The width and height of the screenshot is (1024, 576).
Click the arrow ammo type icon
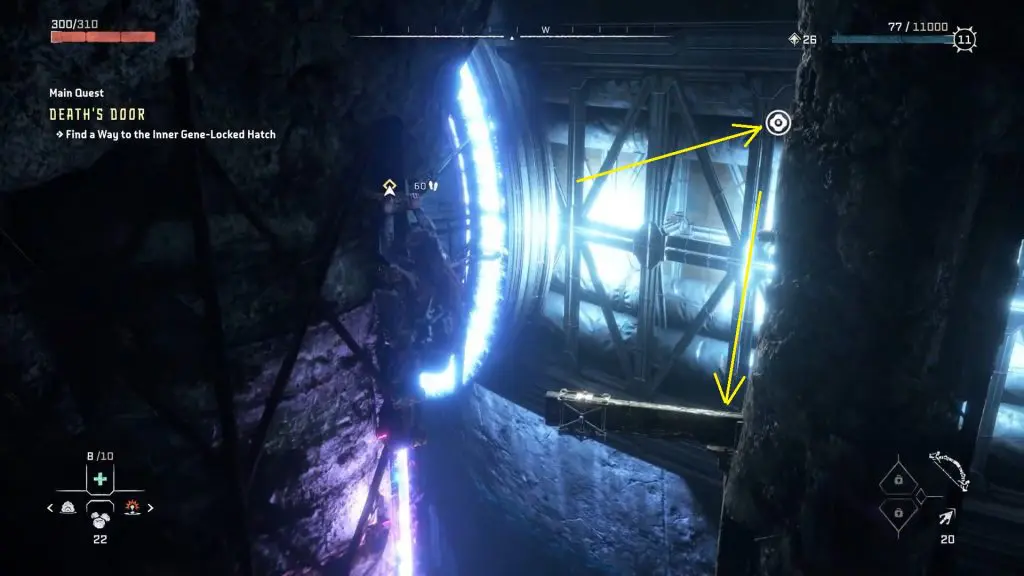(x=945, y=516)
